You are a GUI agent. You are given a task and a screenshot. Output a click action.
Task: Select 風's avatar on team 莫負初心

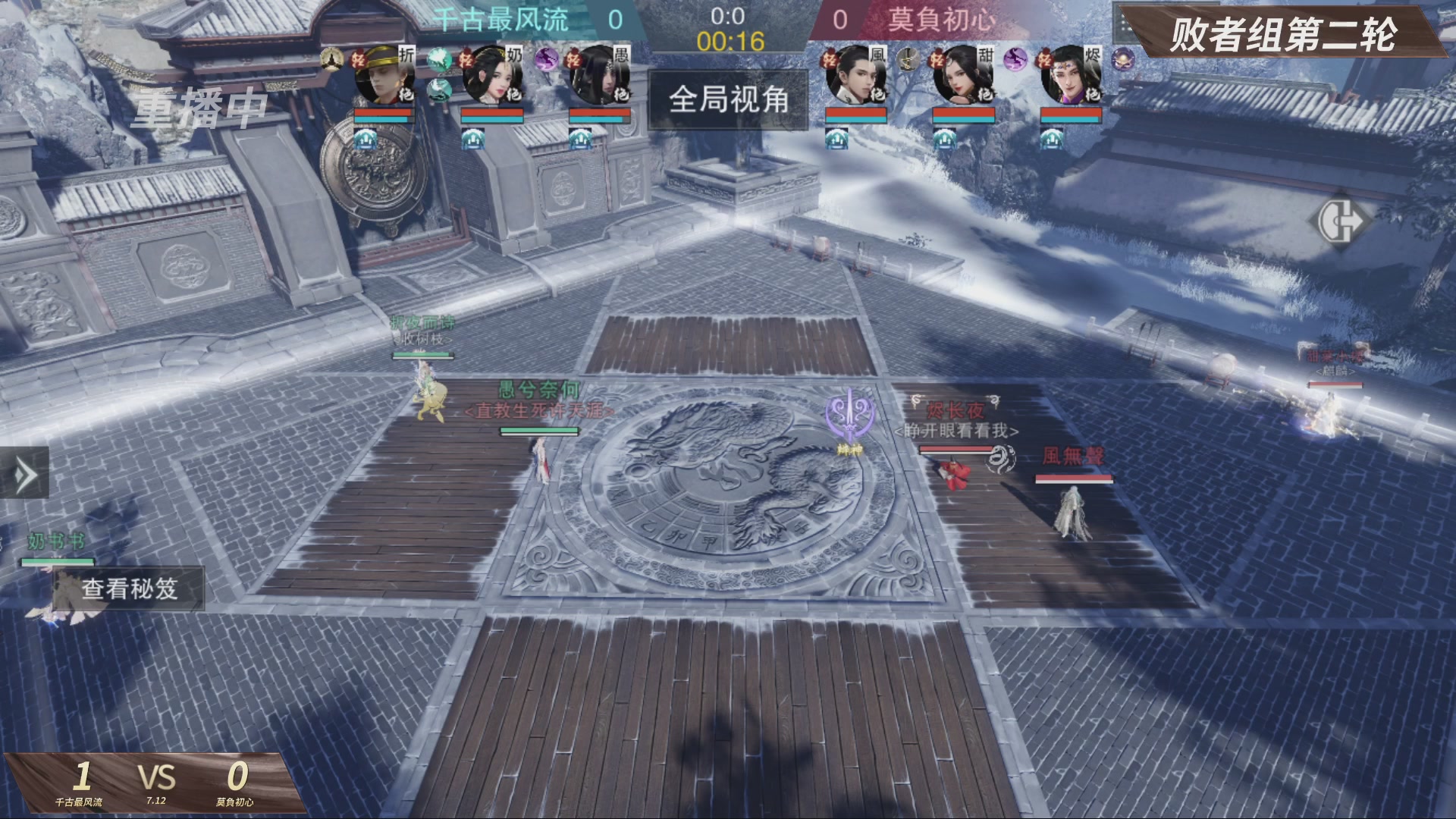[x=855, y=76]
